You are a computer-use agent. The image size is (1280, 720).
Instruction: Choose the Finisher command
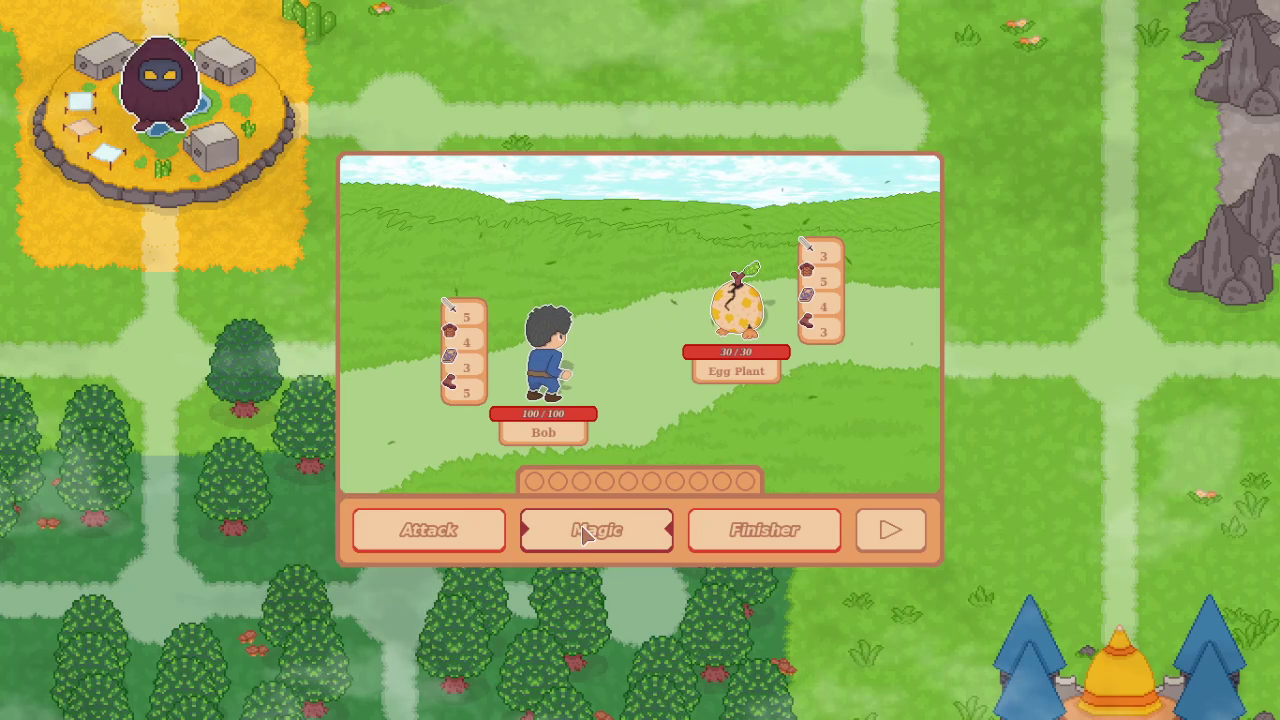click(x=764, y=530)
